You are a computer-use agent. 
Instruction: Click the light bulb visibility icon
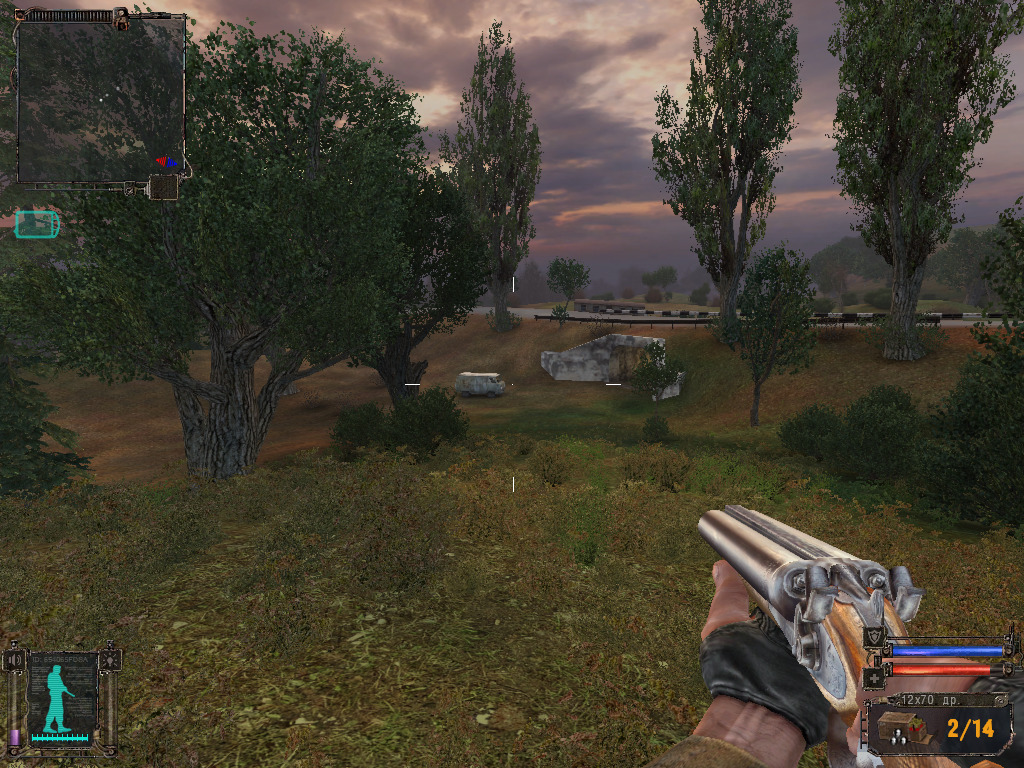tap(110, 660)
